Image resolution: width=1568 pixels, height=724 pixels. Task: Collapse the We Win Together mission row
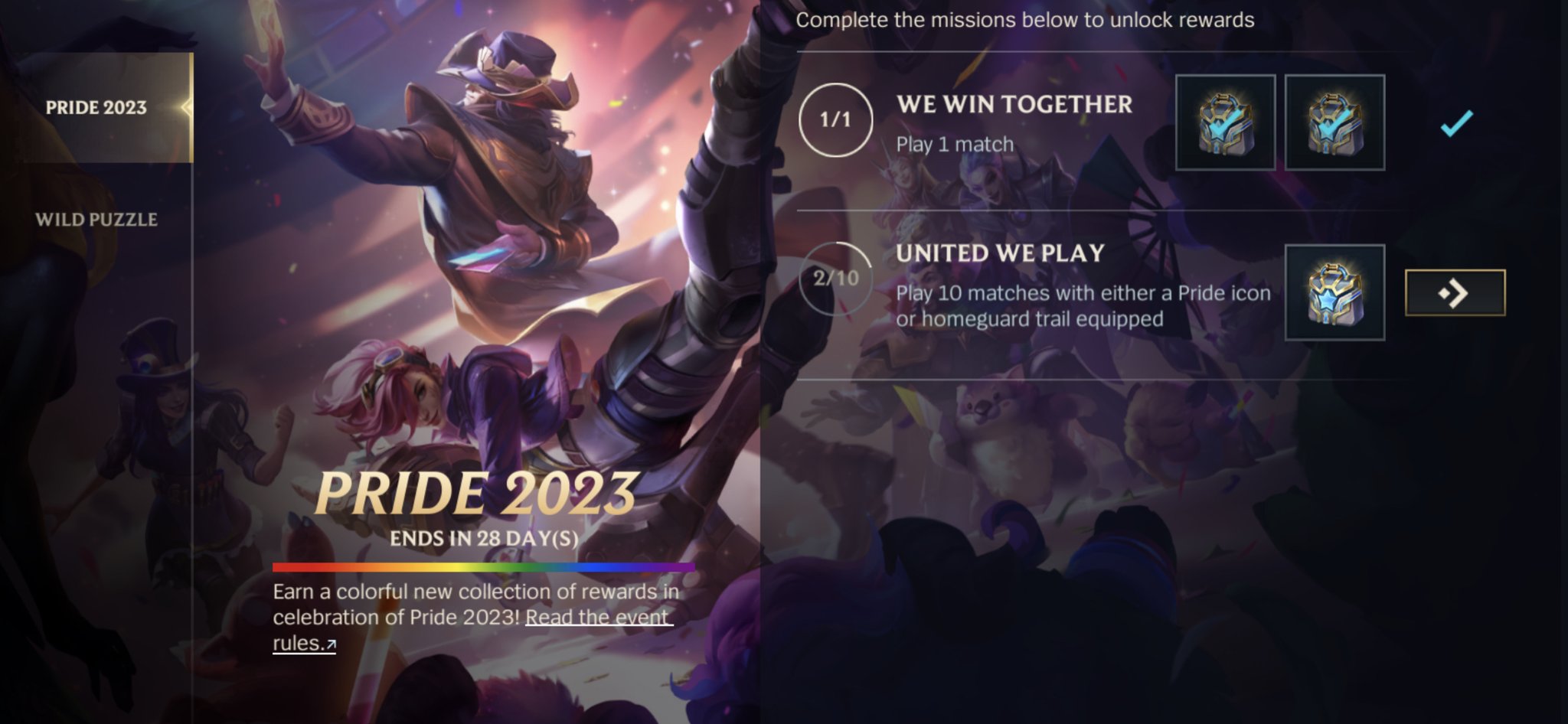pos(1014,106)
